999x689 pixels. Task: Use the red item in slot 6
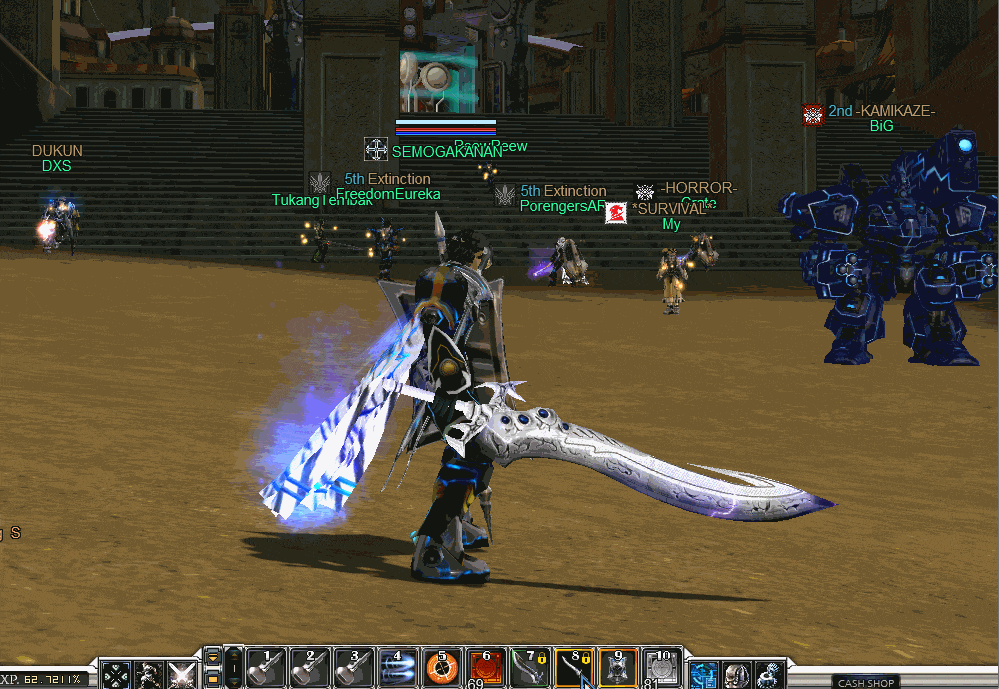485,668
